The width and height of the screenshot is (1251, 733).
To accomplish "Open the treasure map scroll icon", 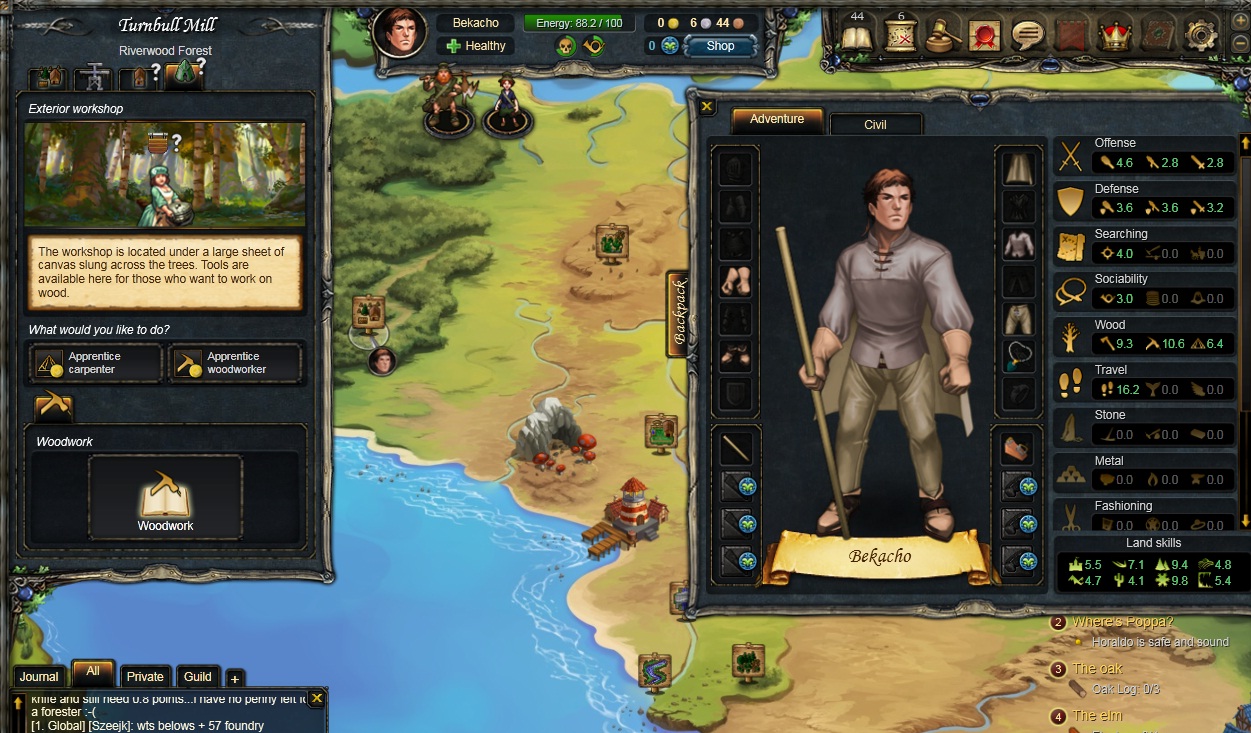I will (900, 36).
